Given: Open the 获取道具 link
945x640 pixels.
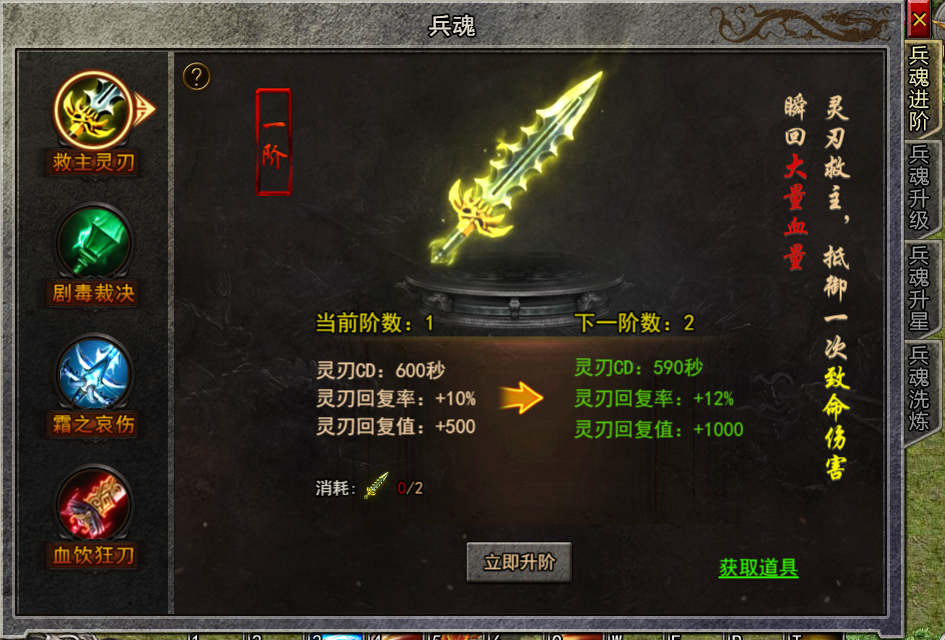Looking at the screenshot, I should pos(758,568).
